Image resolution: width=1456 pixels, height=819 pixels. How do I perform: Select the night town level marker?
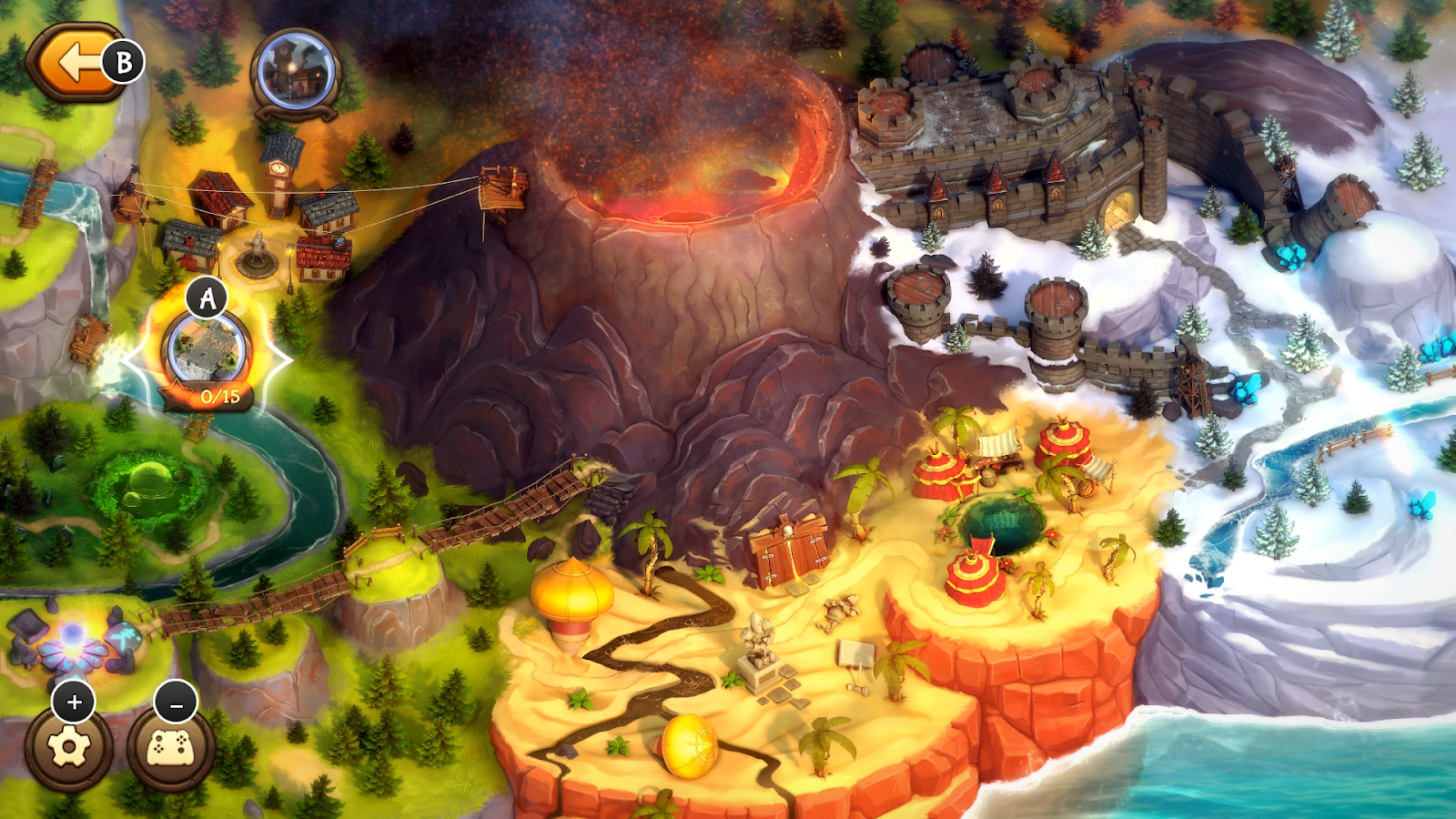(x=295, y=73)
